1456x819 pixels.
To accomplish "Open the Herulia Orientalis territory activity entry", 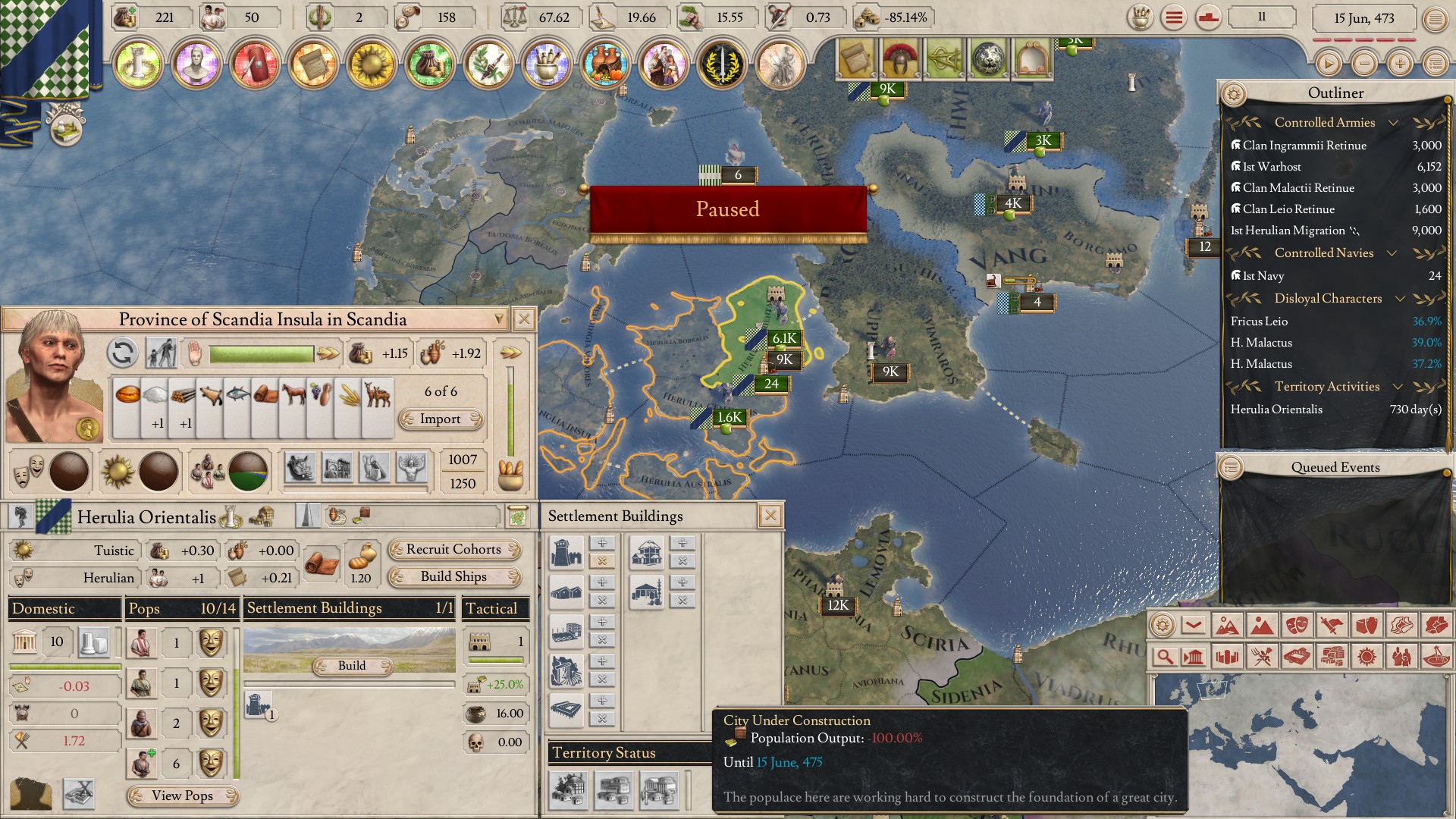I will [1276, 409].
